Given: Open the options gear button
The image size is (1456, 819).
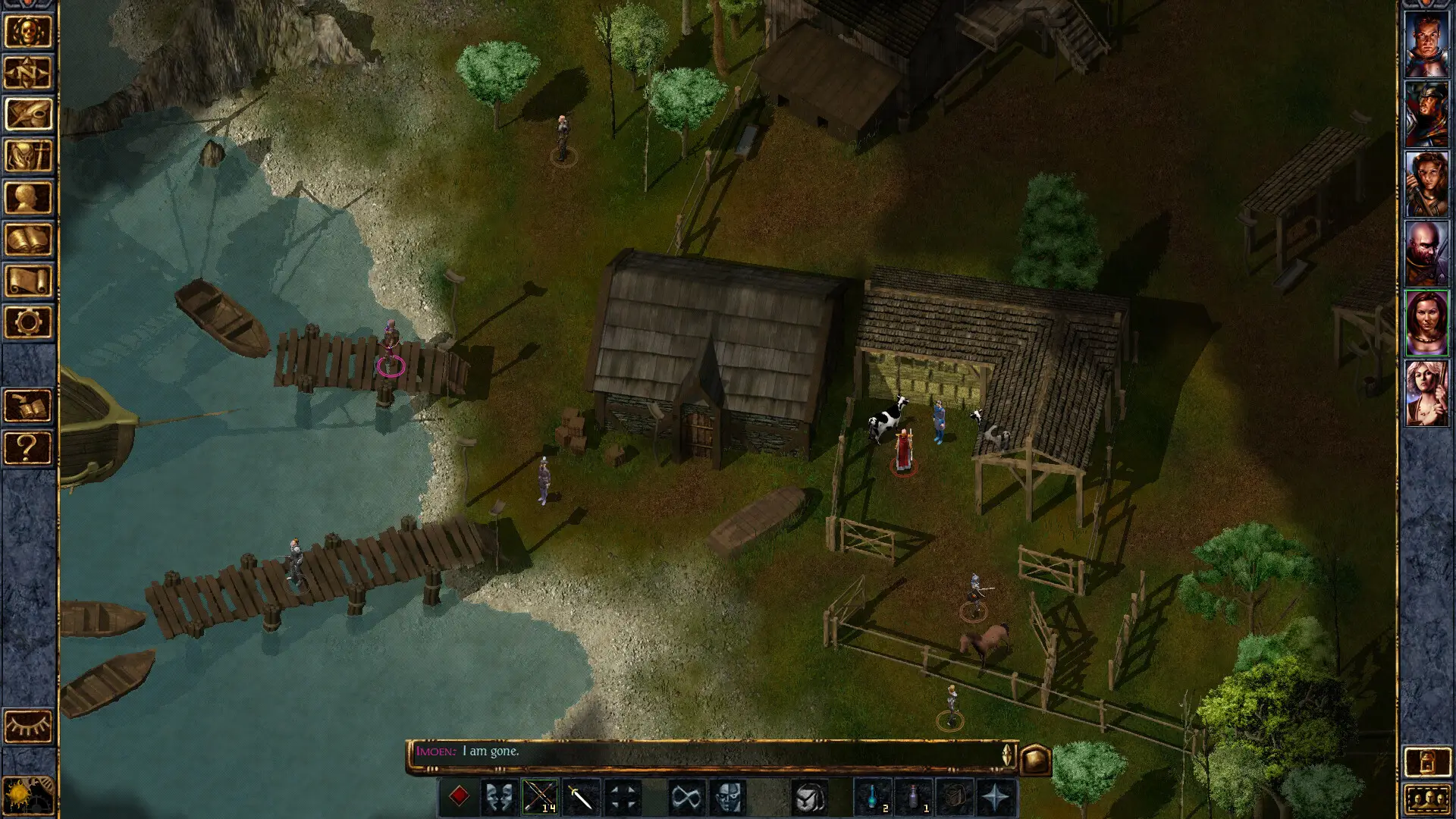Looking at the screenshot, I should pos(28,322).
